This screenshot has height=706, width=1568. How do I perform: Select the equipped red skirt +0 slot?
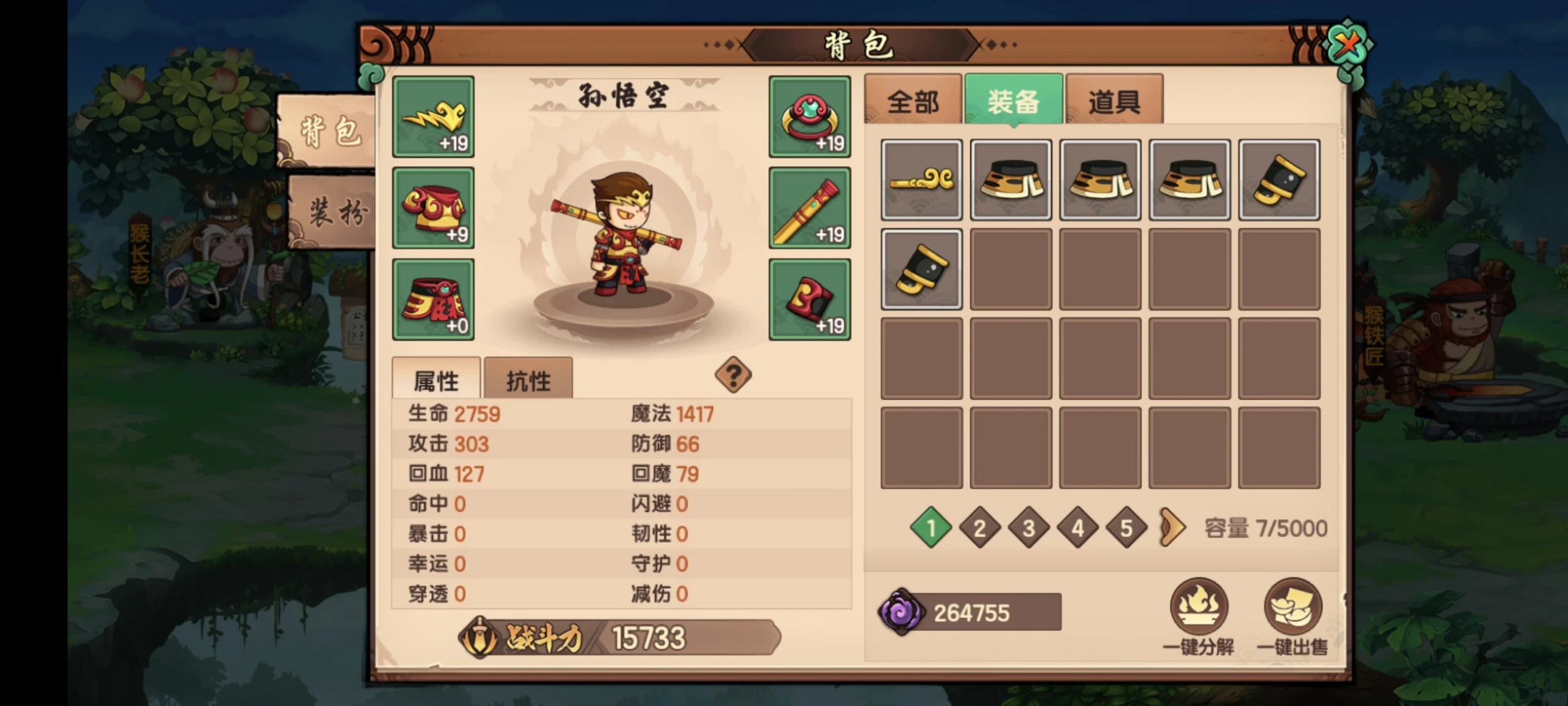433,299
